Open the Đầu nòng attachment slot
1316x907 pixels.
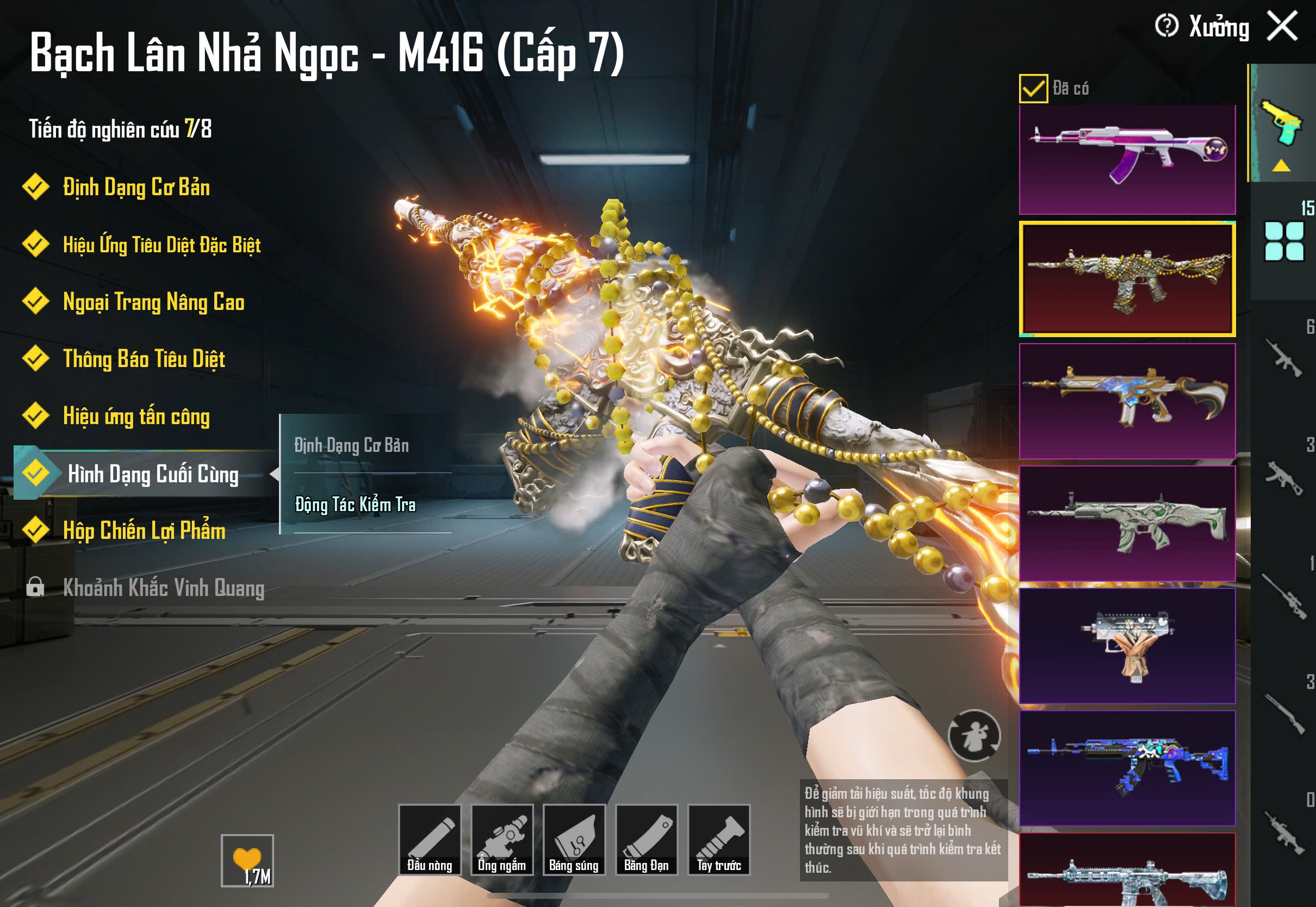click(430, 840)
